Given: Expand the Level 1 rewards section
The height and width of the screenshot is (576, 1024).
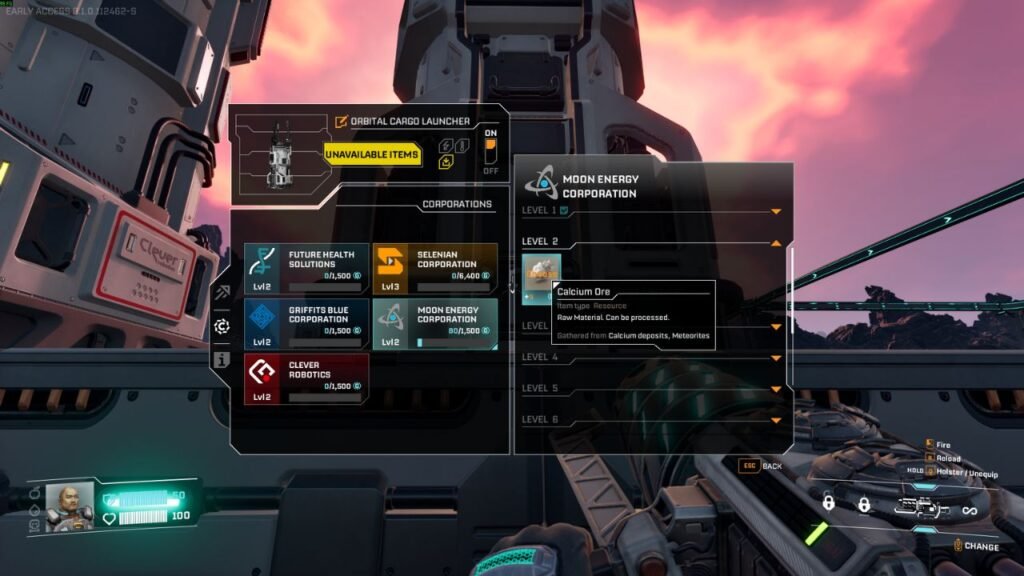Looking at the screenshot, I should pos(776,212).
